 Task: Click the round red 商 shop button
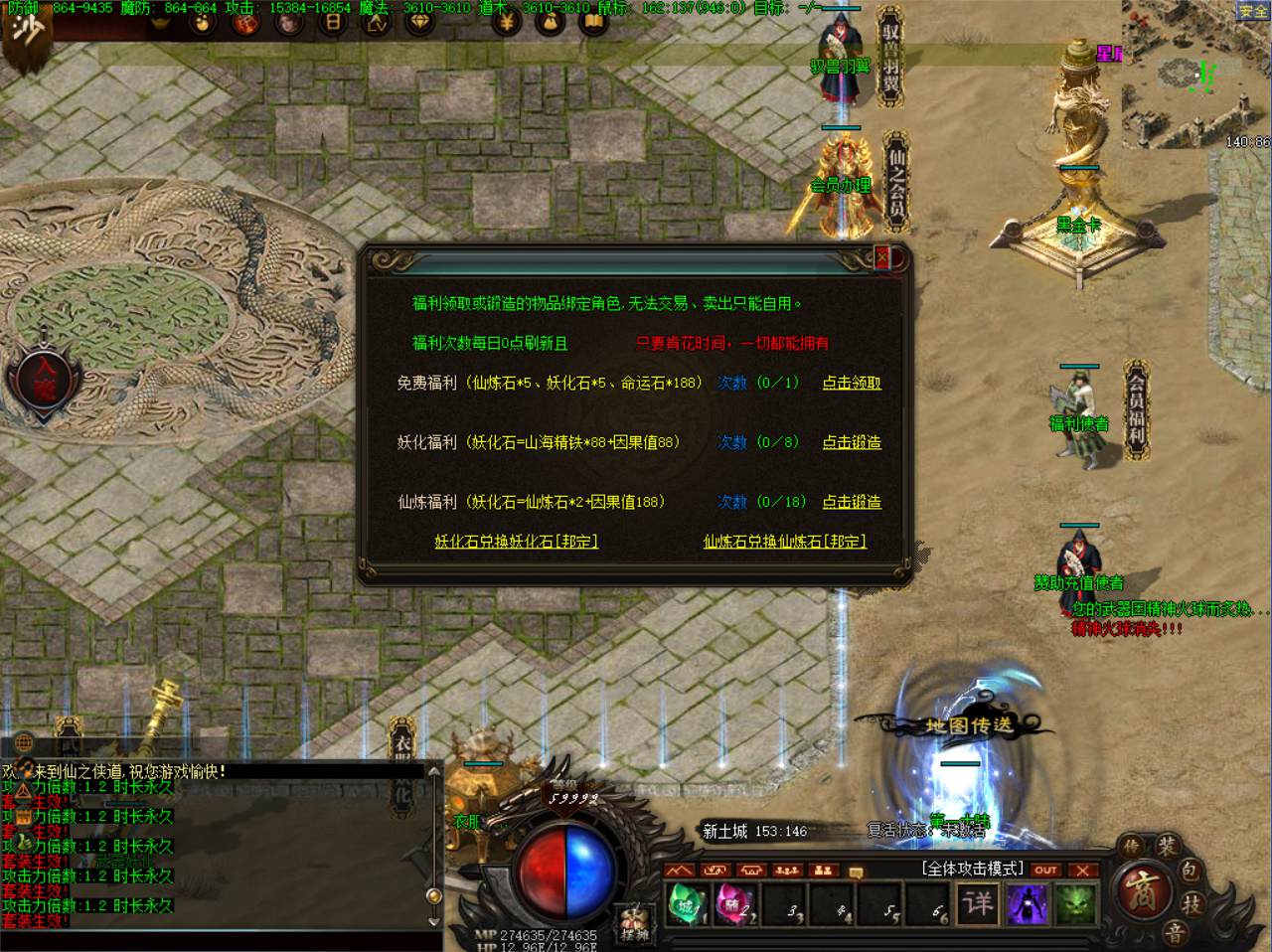(x=1138, y=889)
